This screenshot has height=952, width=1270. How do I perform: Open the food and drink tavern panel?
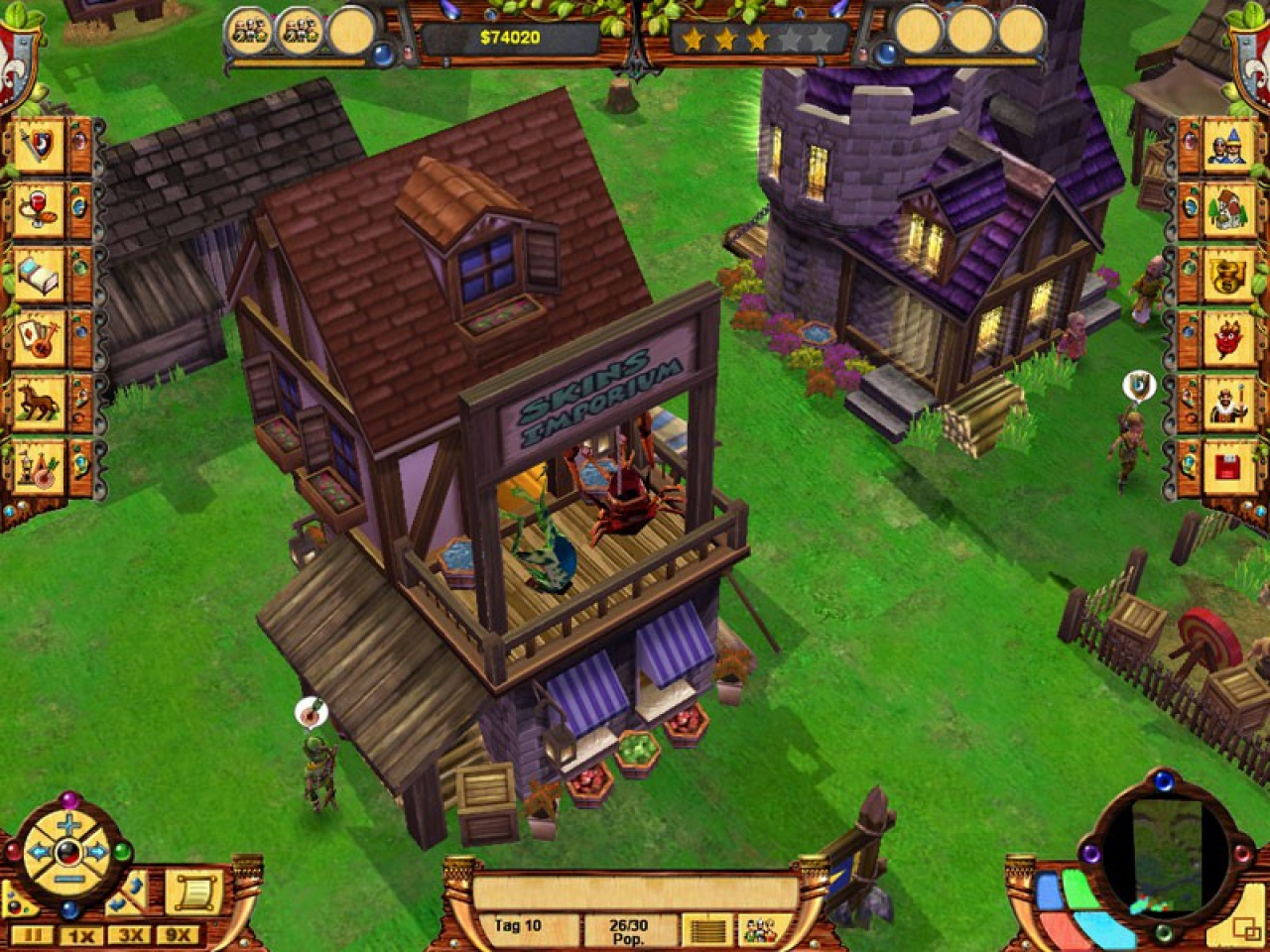pyautogui.click(x=38, y=211)
